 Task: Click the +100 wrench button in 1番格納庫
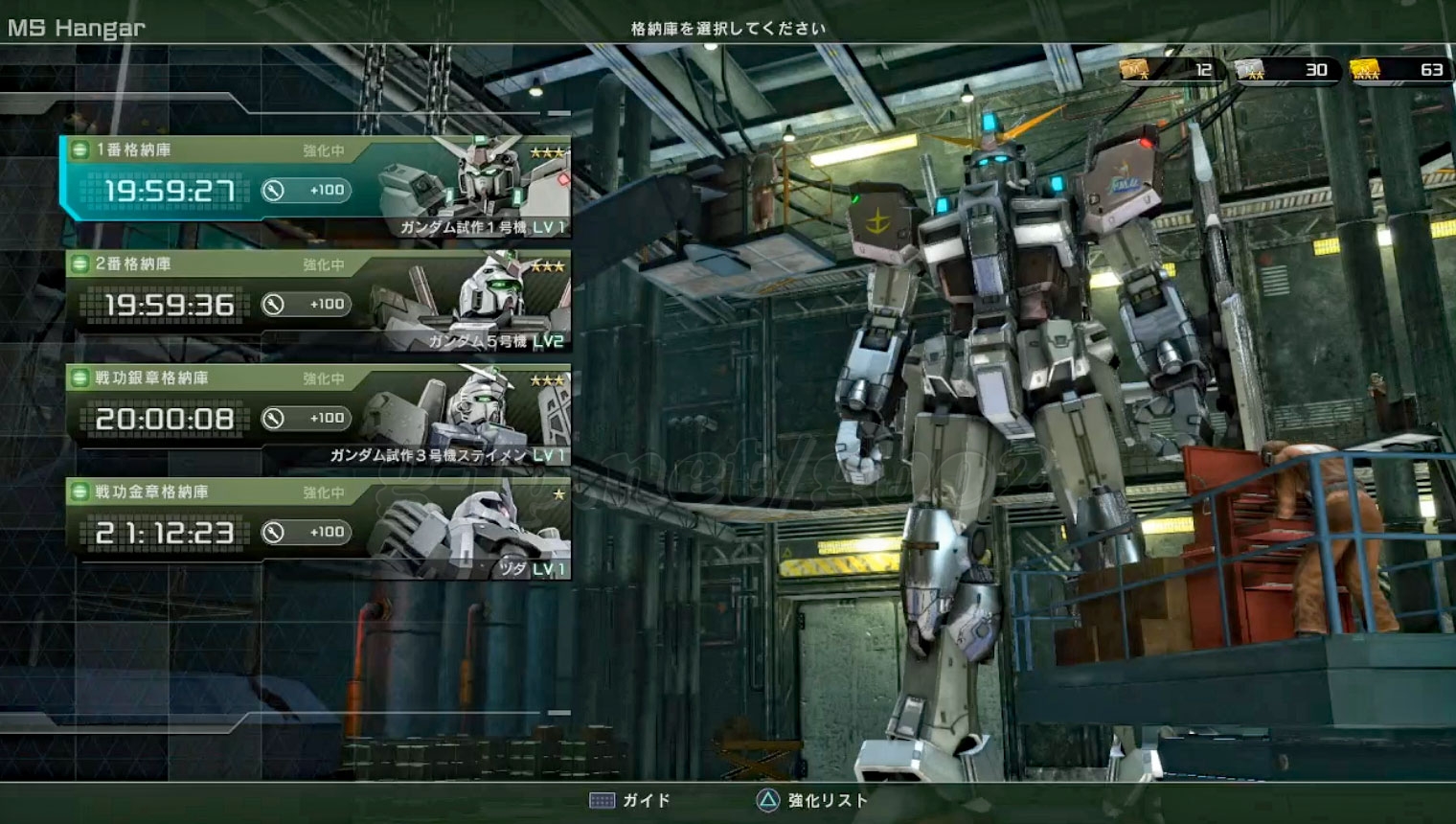(x=306, y=191)
